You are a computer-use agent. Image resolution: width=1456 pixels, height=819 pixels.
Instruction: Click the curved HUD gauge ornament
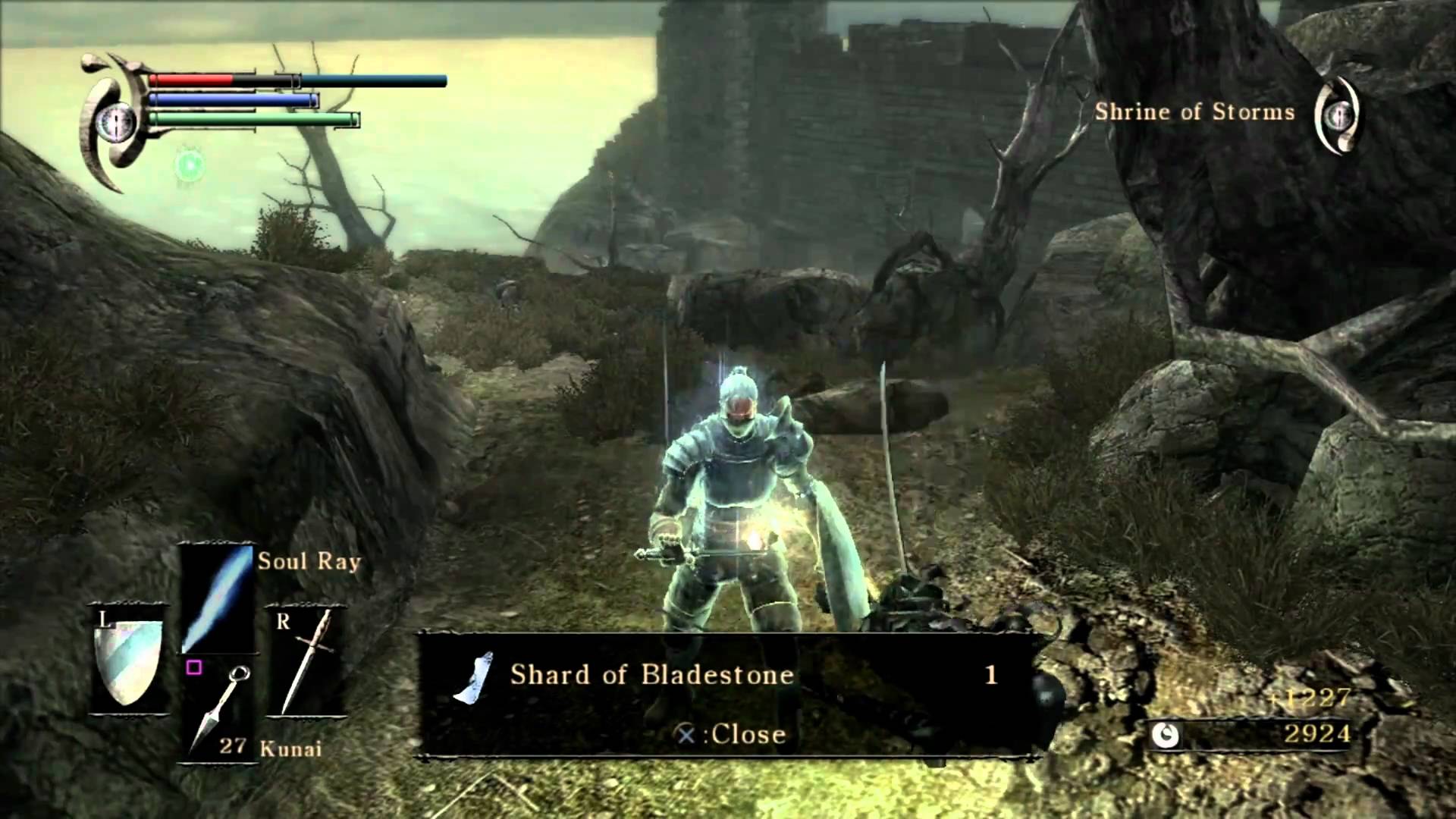point(114,121)
